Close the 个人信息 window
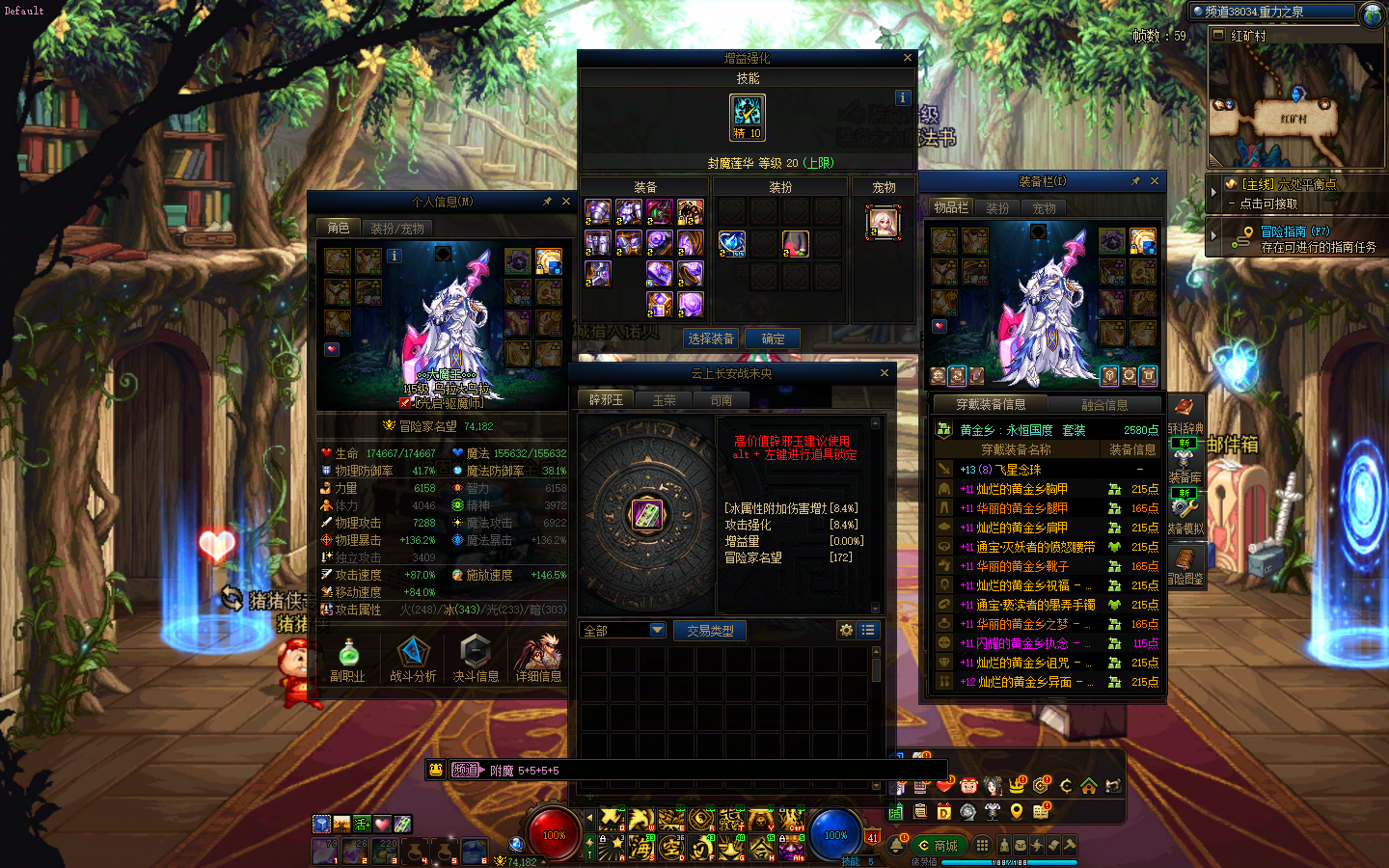Viewport: 1389px width, 868px height. pos(566,202)
